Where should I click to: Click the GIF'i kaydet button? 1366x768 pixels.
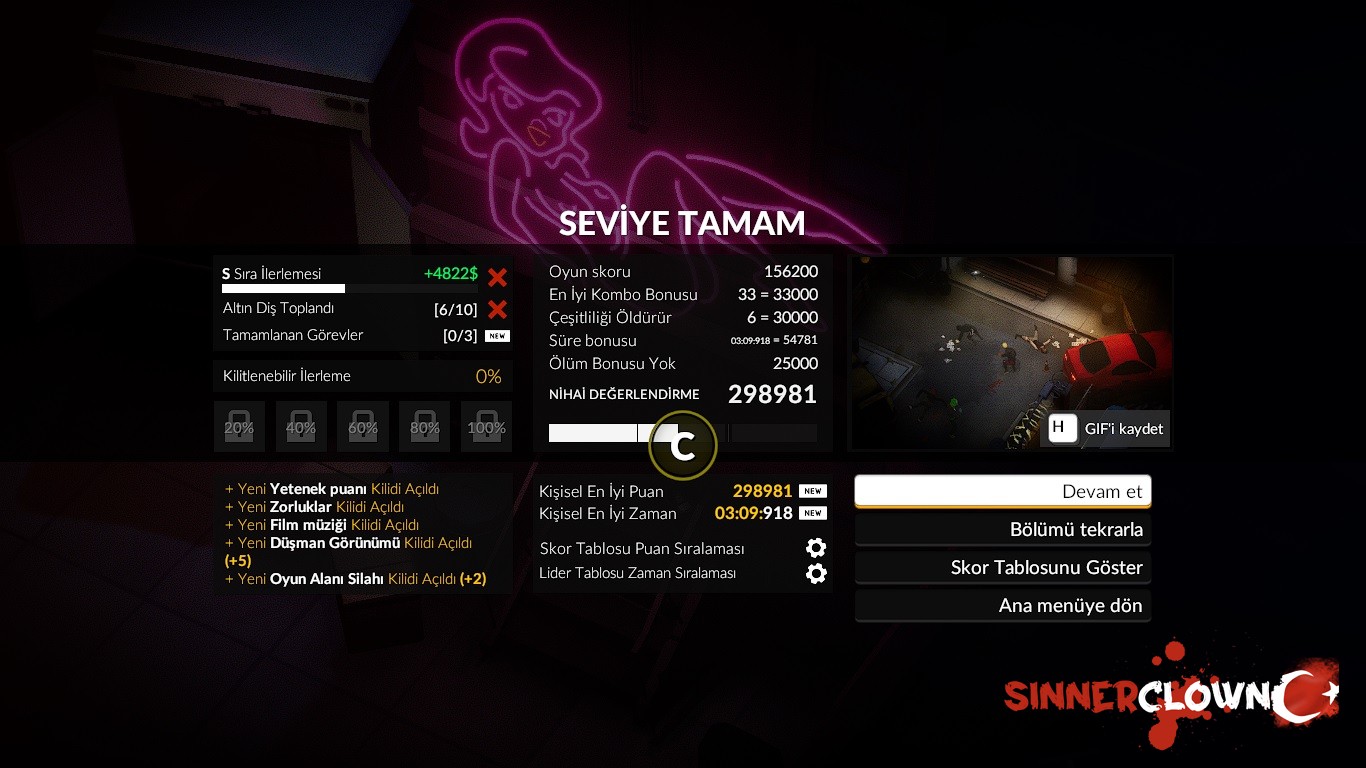(1107, 429)
